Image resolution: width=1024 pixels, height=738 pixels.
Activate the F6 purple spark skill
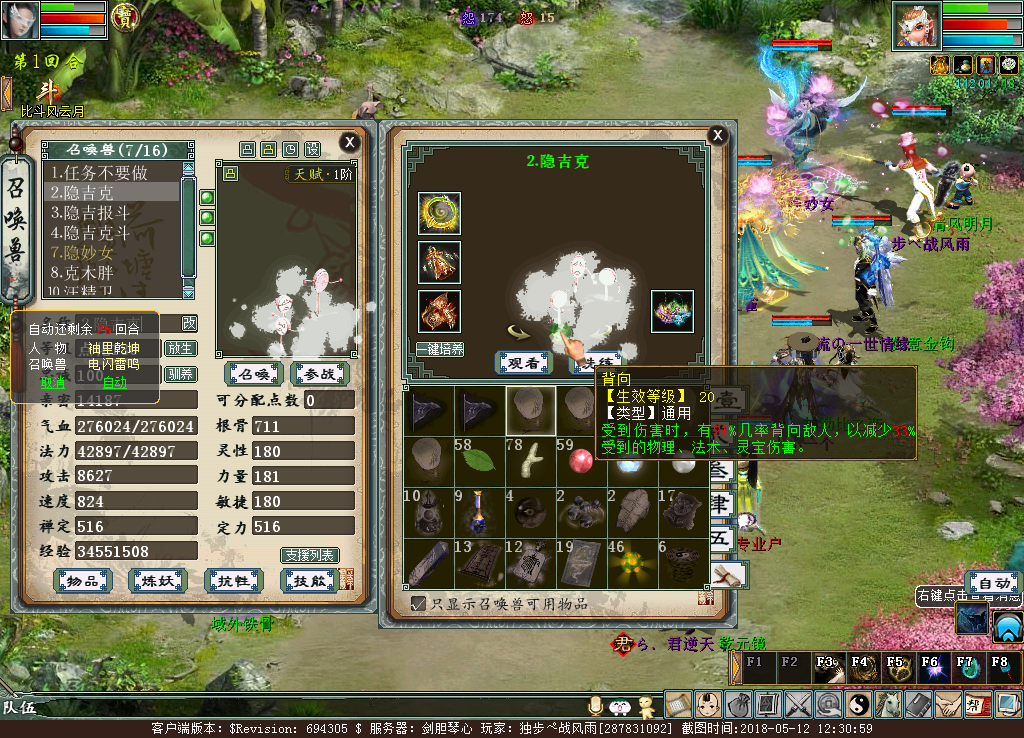(930, 667)
